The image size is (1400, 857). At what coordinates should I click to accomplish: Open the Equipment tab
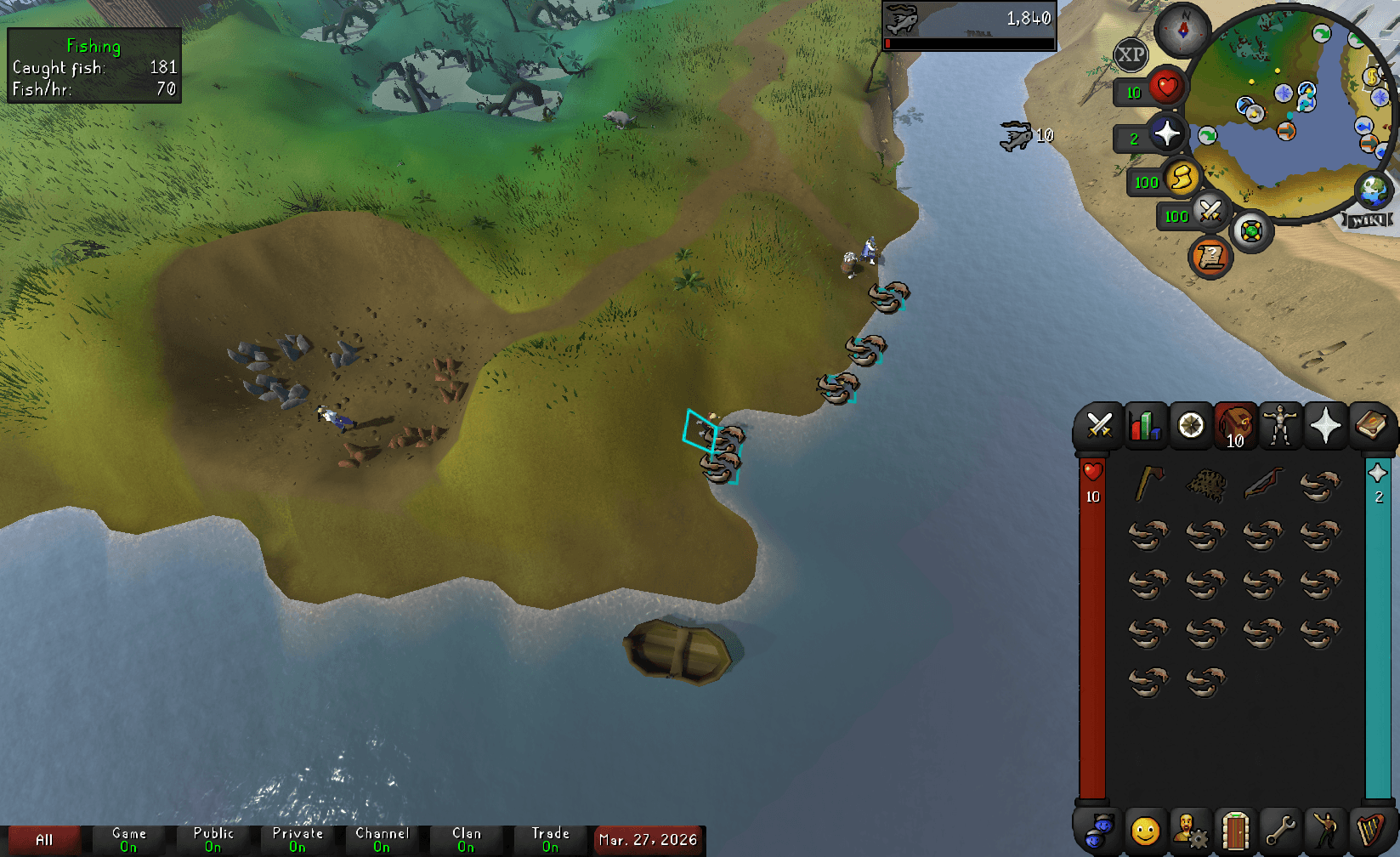point(1281,425)
